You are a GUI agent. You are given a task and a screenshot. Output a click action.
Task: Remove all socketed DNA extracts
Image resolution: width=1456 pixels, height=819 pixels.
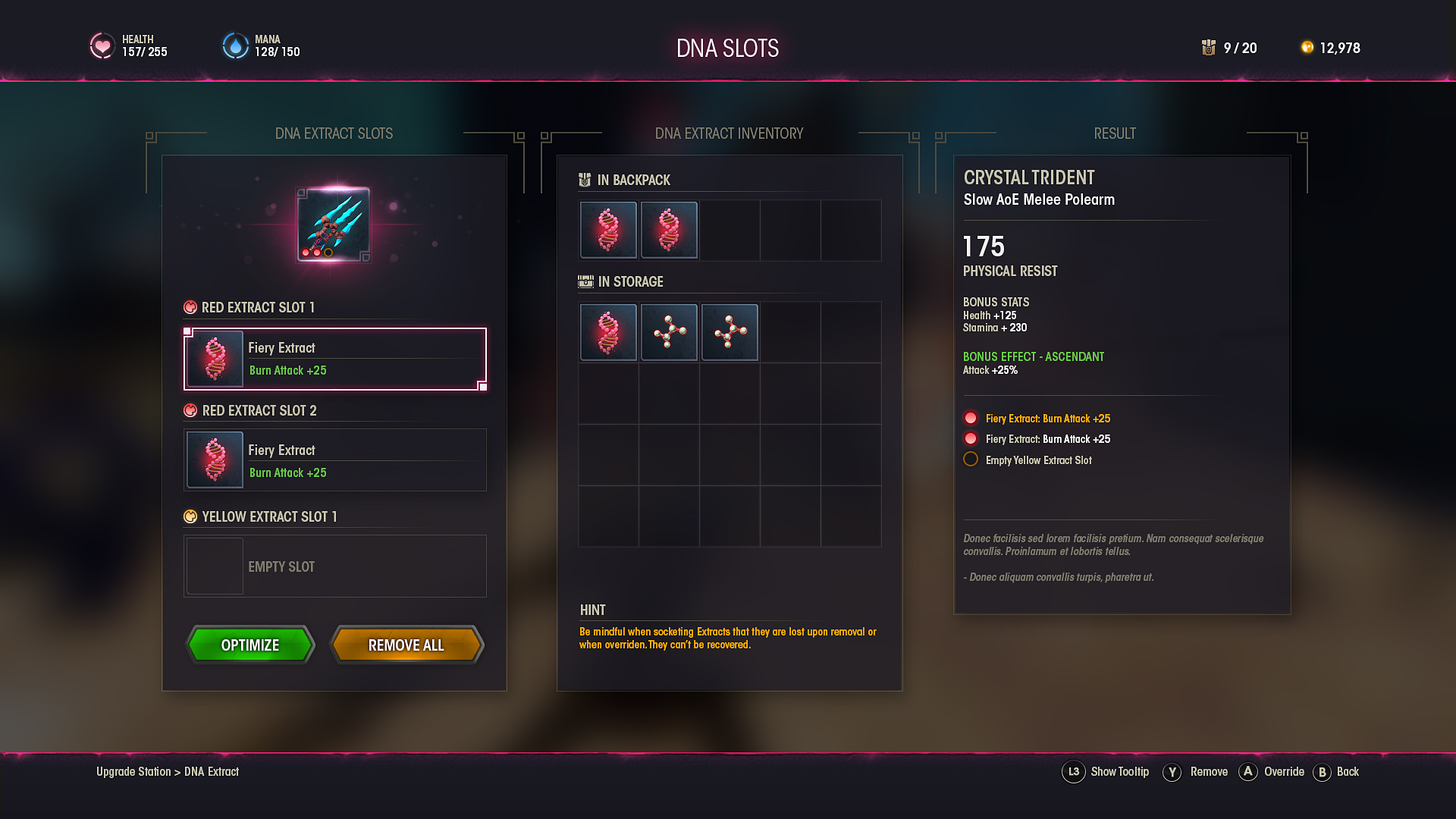point(406,645)
